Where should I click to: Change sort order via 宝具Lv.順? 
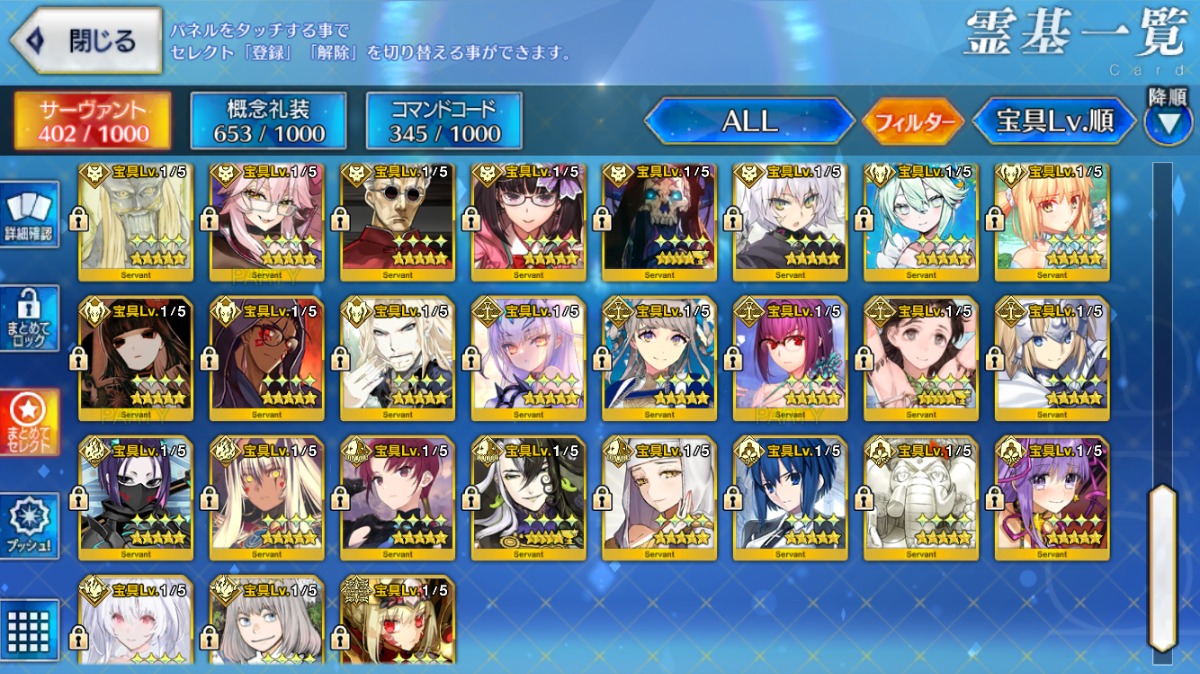(x=1055, y=121)
